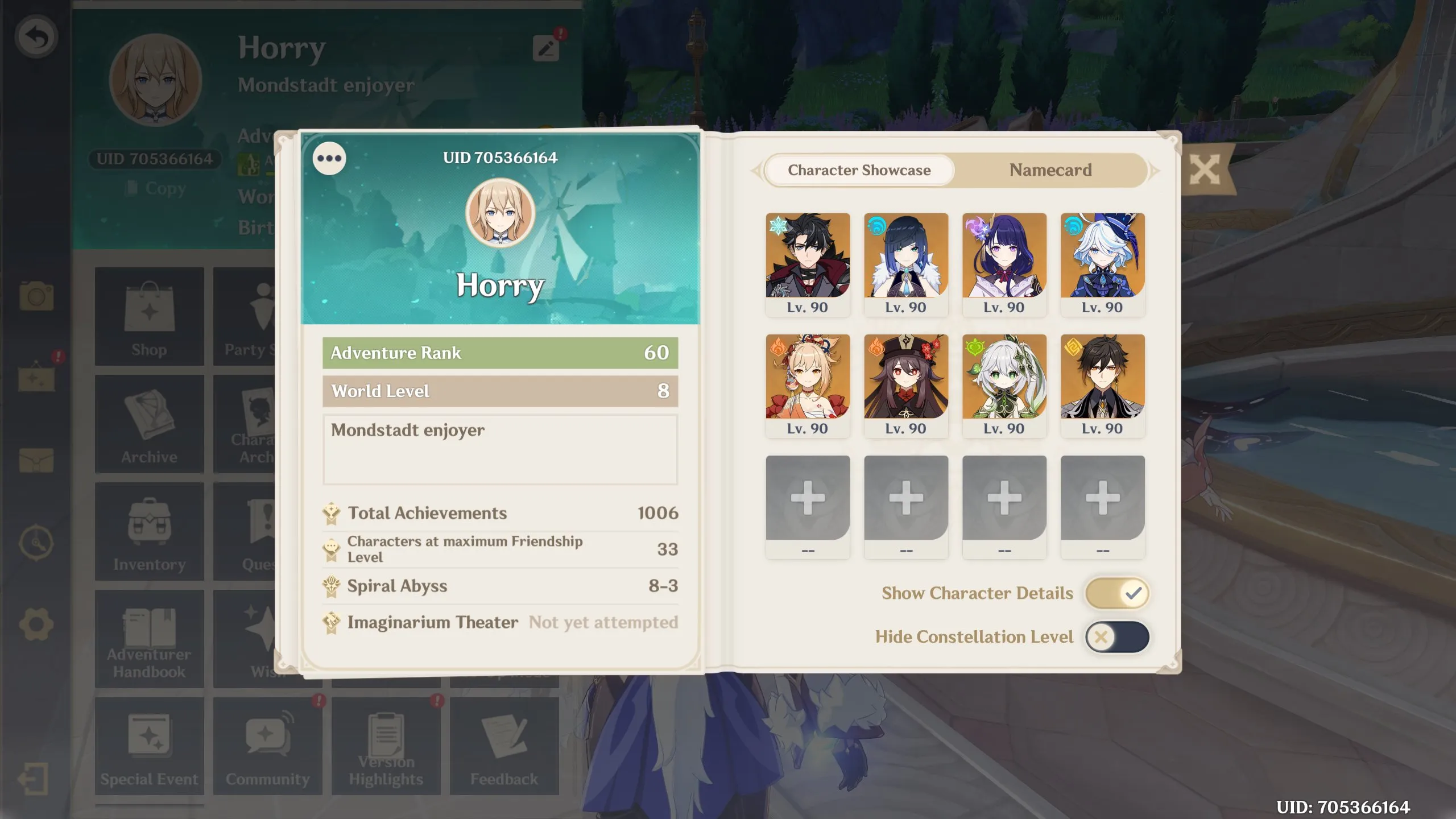Copy the UID 705366164
The height and width of the screenshot is (819, 1456).
[x=155, y=188]
